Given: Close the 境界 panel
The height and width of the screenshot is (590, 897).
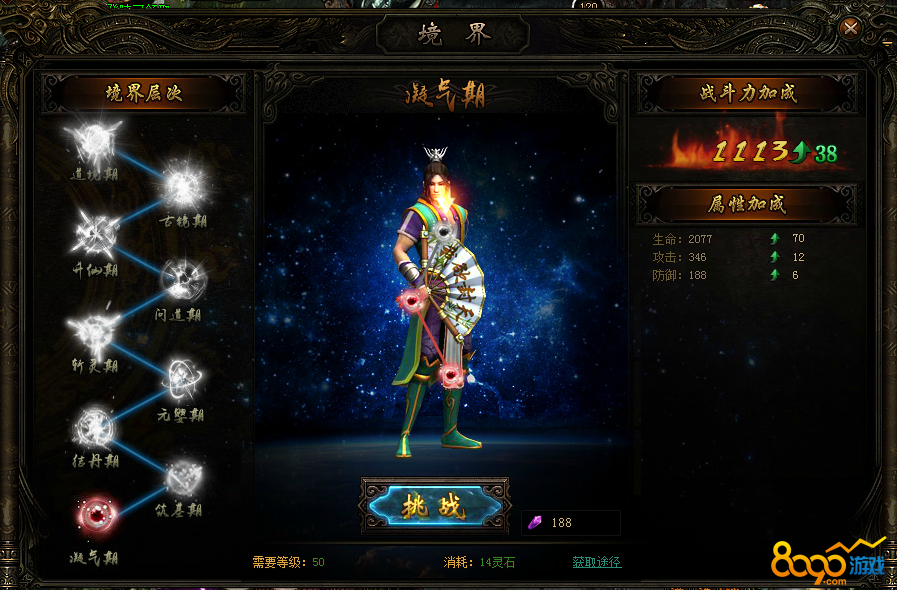Looking at the screenshot, I should [x=851, y=28].
